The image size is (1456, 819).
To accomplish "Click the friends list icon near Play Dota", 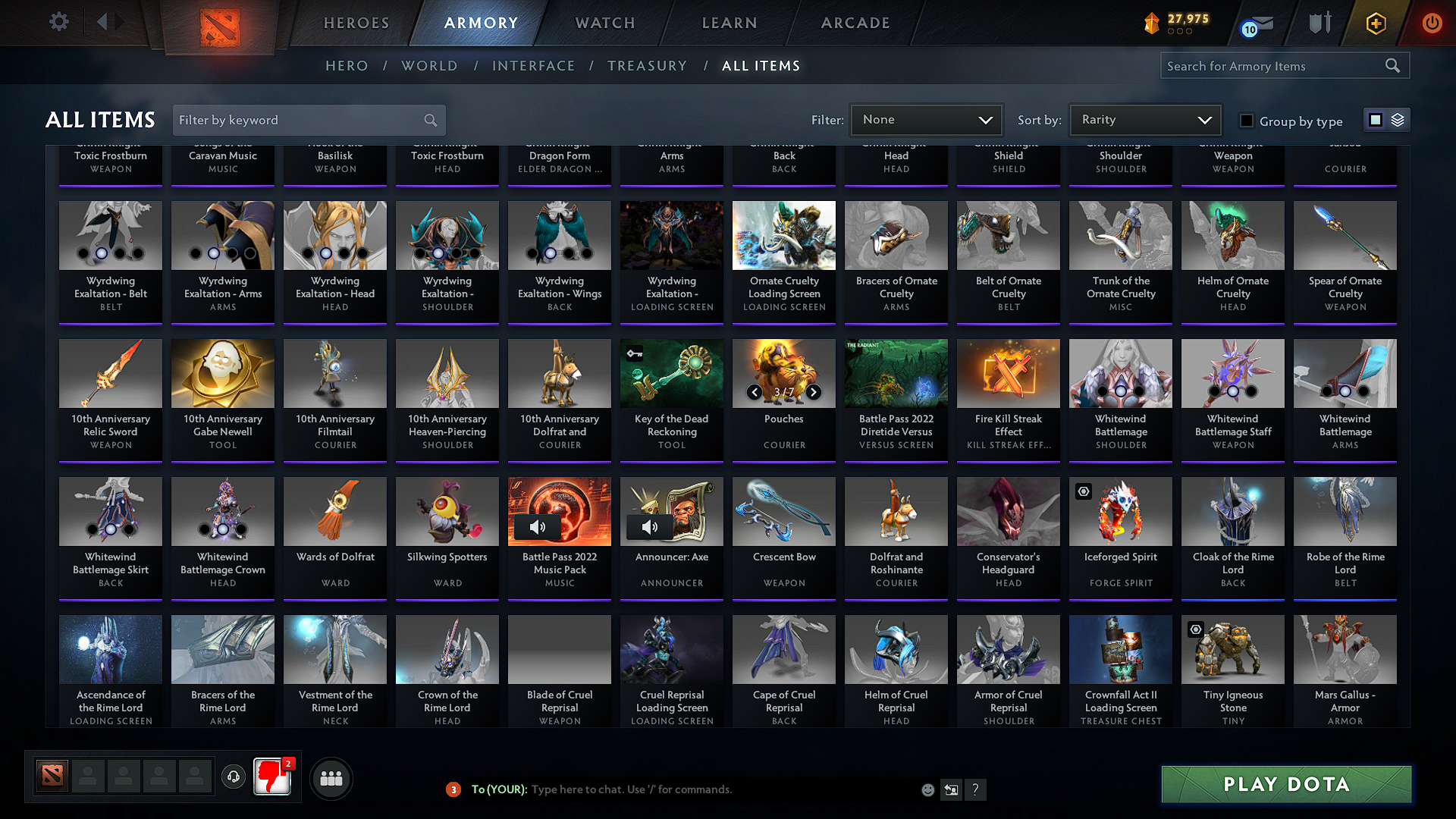I will coord(330,777).
